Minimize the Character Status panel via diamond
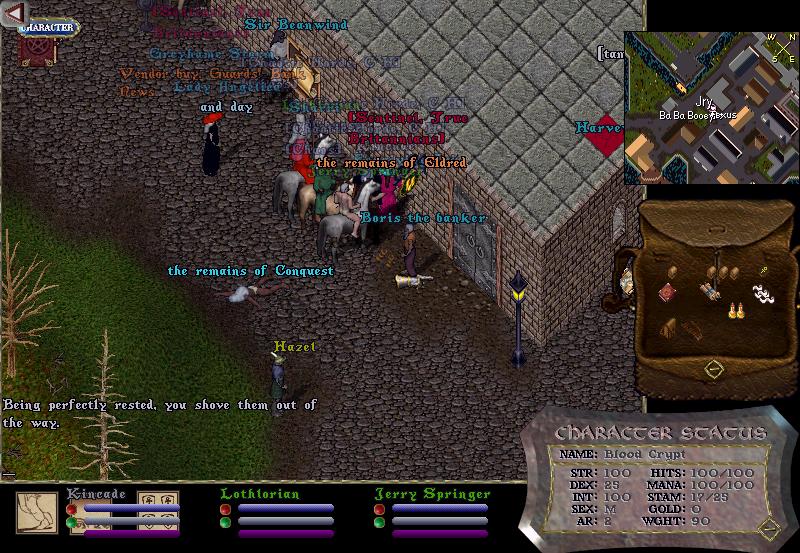Image resolution: width=800 pixels, height=553 pixels. click(x=768, y=528)
